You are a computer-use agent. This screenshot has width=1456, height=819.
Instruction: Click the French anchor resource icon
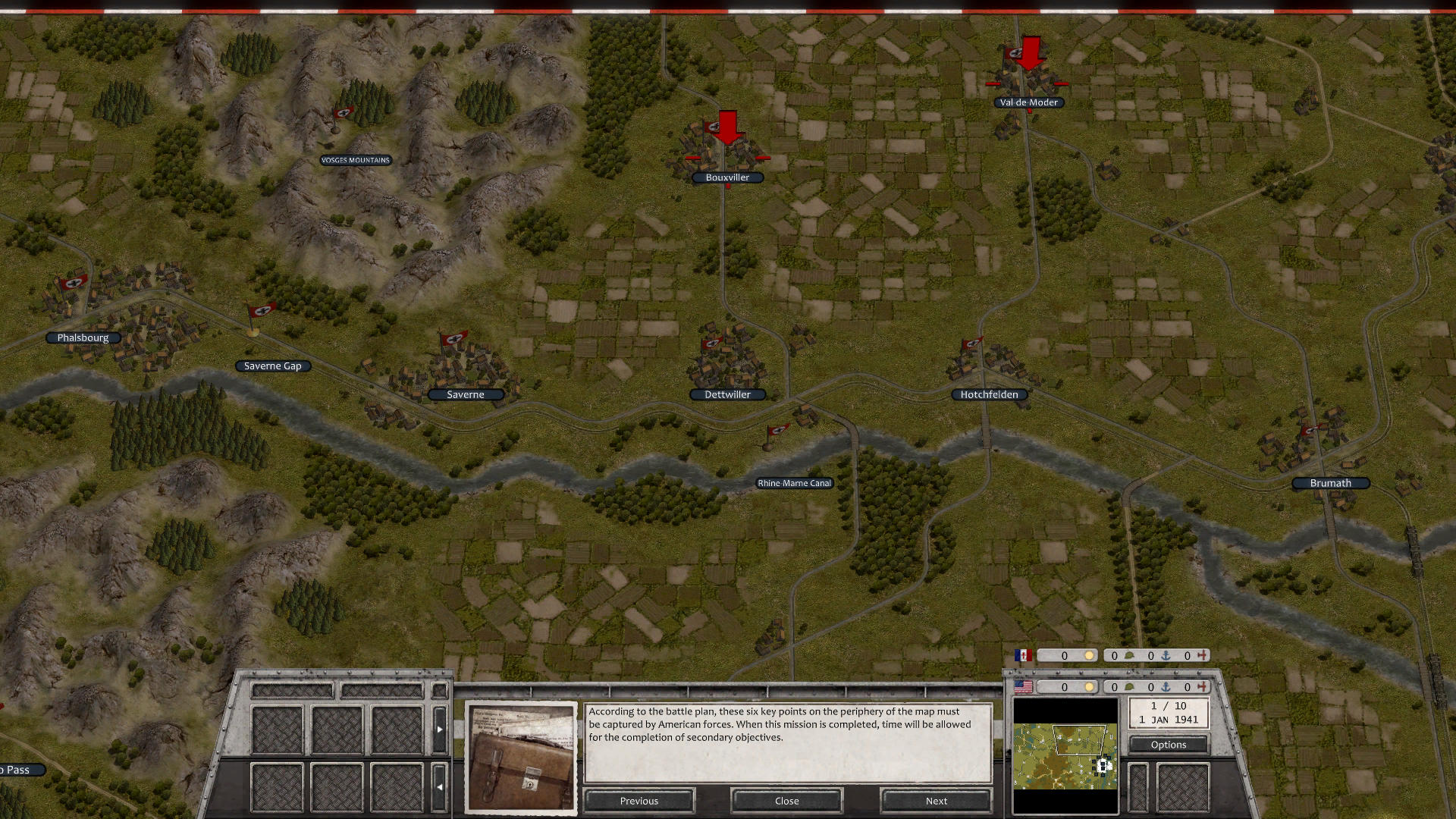click(1166, 655)
